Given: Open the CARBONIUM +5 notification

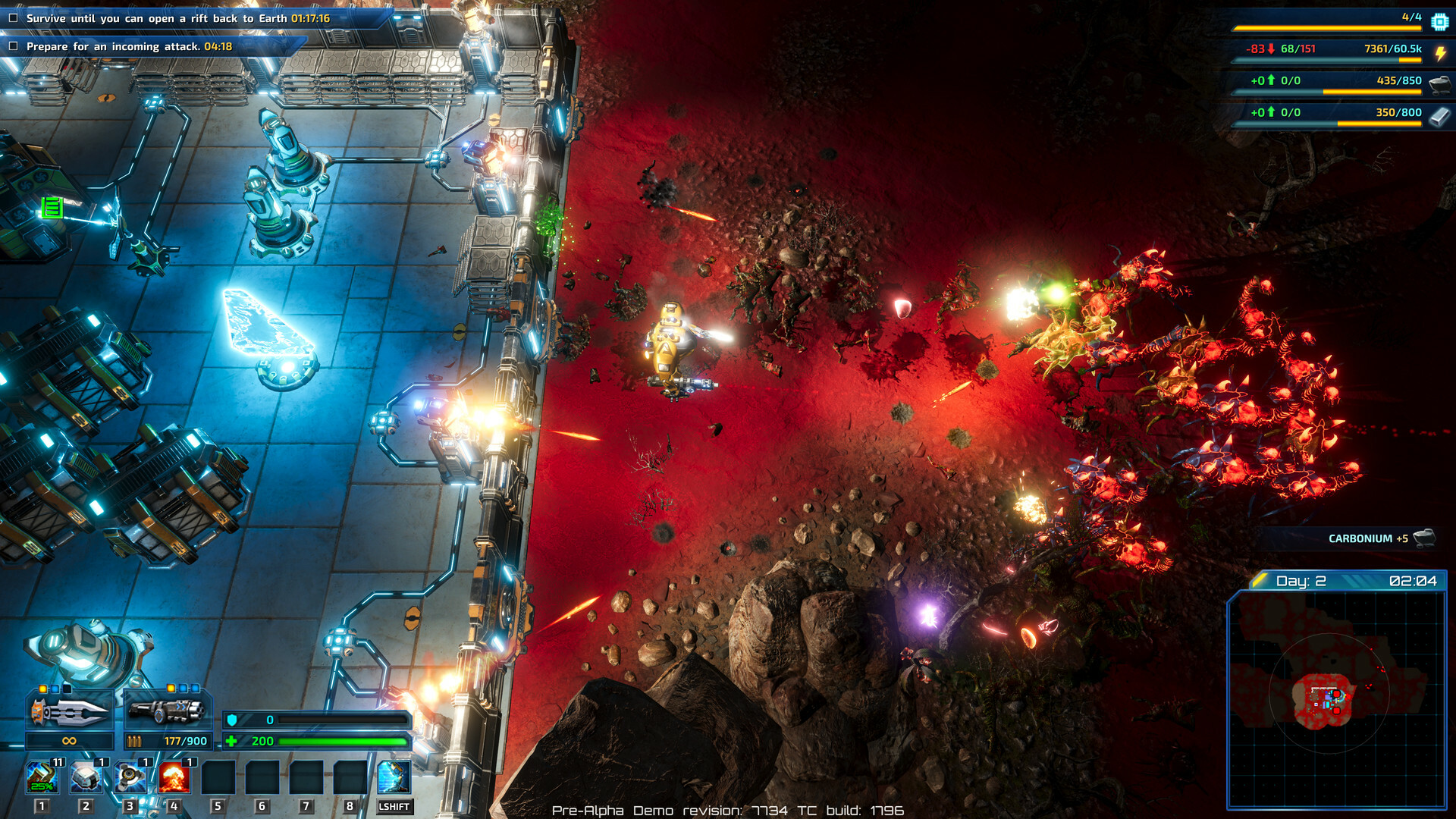Looking at the screenshot, I should coord(1369,536).
